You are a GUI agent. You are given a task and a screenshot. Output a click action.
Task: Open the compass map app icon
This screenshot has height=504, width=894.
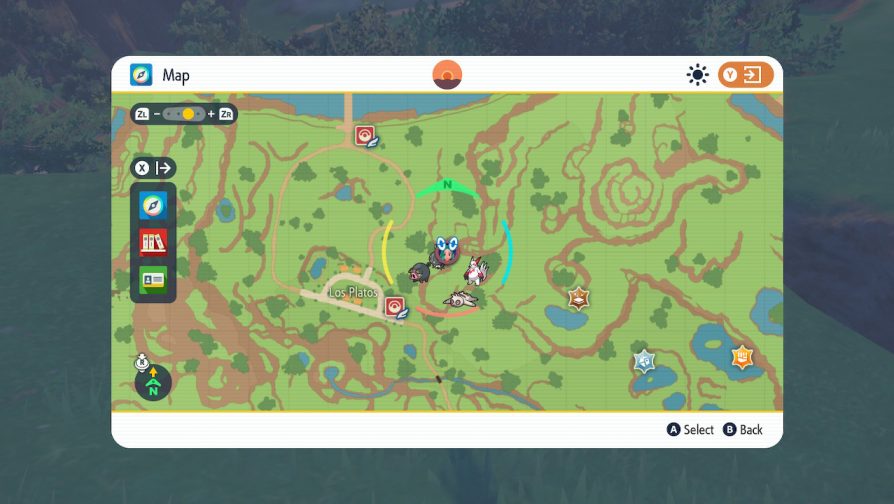(153, 206)
